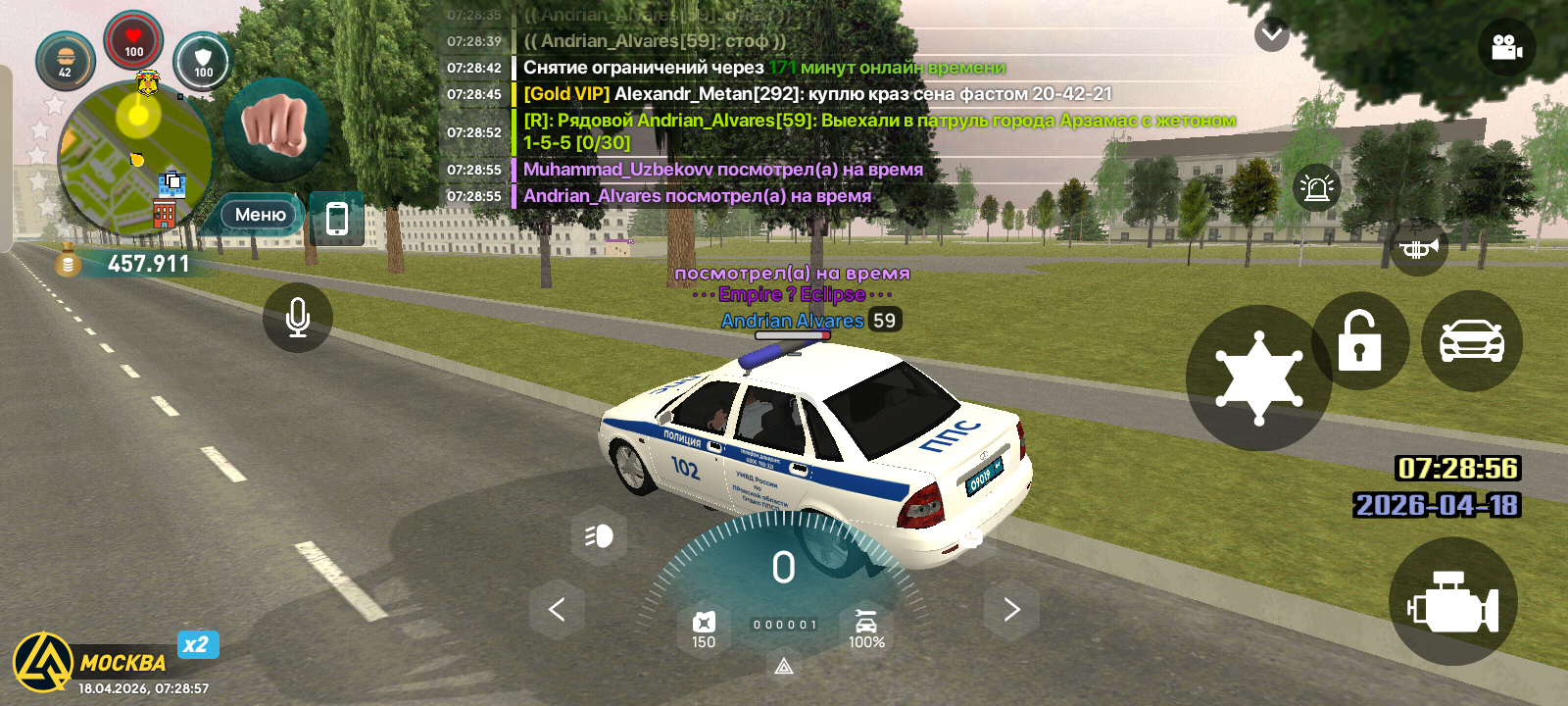
Task: Steer right with the right arrow
Action: point(1011,610)
